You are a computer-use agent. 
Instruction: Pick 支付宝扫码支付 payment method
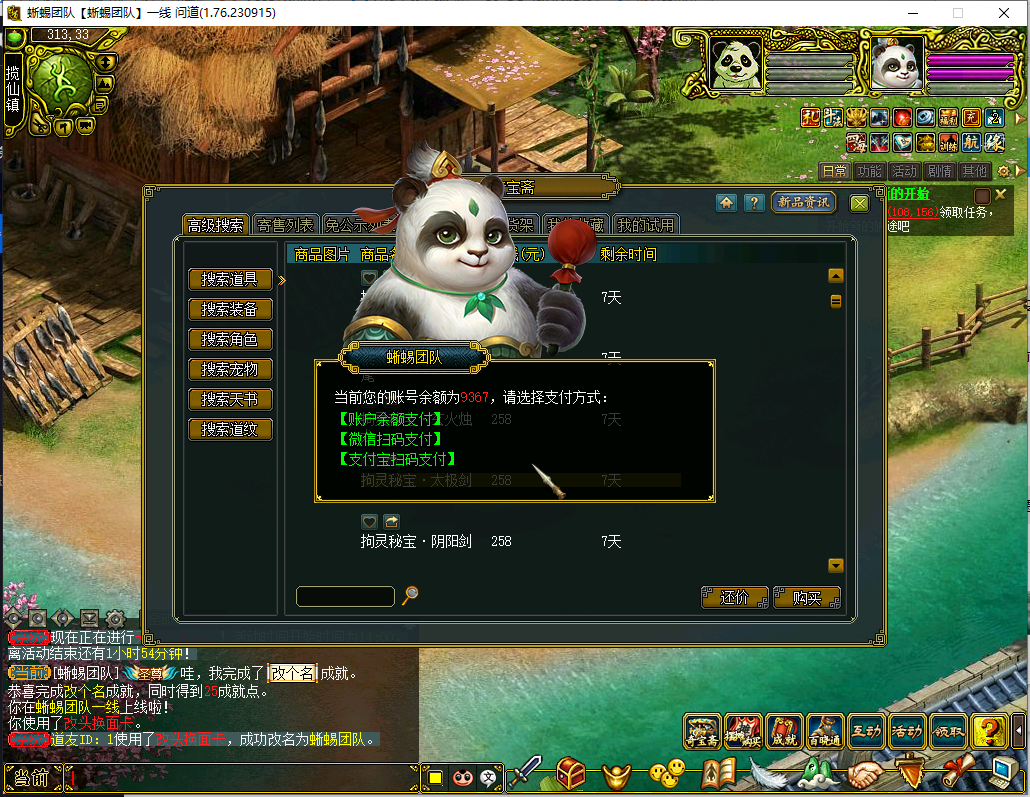(x=397, y=459)
